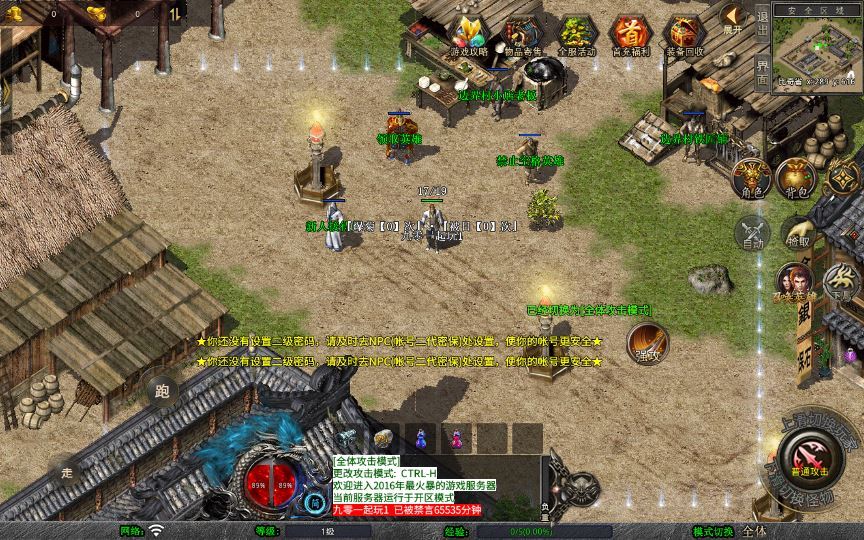Use the blue potion in the hotbar
Image resolution: width=864 pixels, height=540 pixels.
pos(421,438)
